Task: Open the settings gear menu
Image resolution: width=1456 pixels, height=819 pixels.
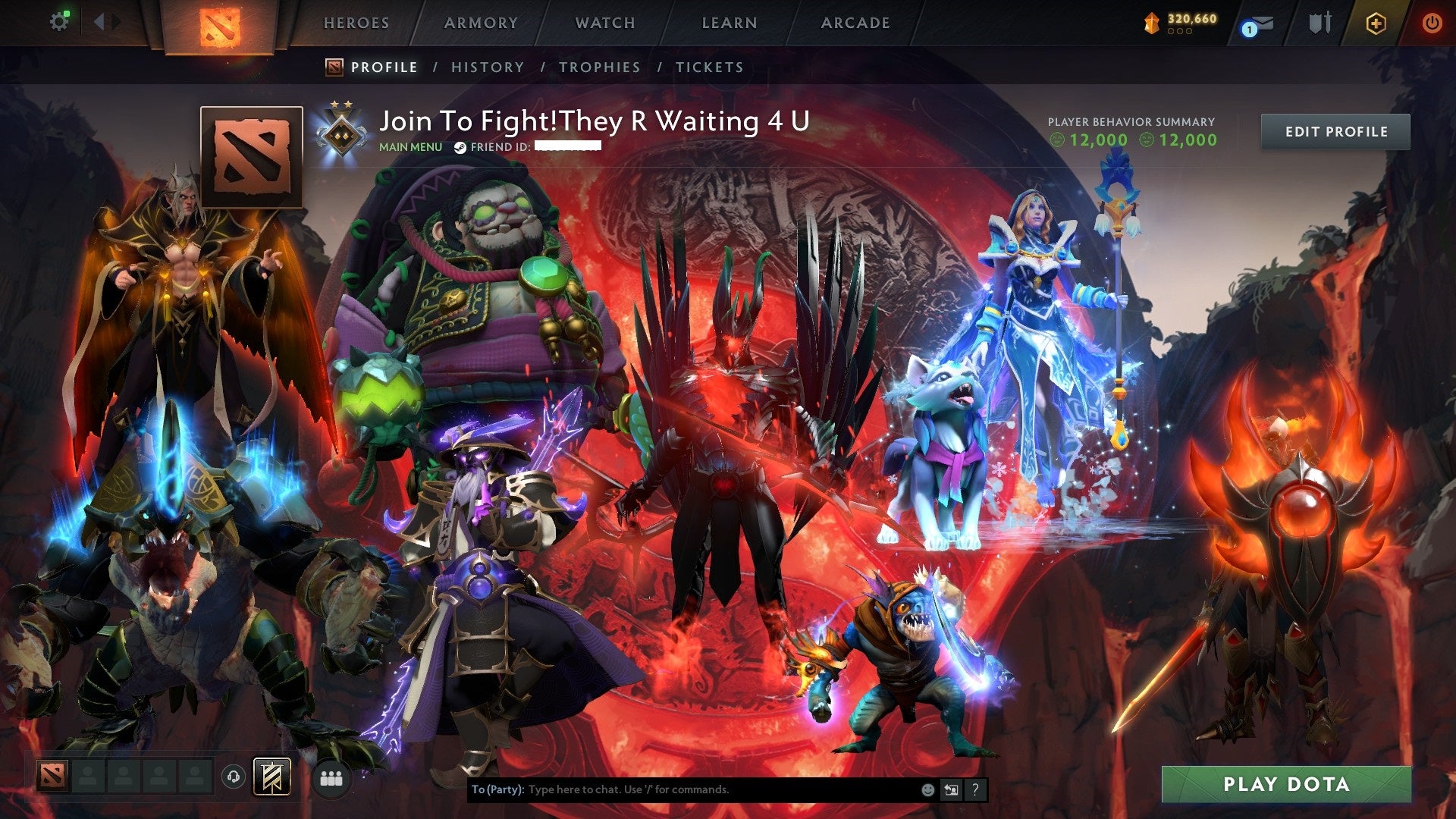Action: tap(59, 20)
